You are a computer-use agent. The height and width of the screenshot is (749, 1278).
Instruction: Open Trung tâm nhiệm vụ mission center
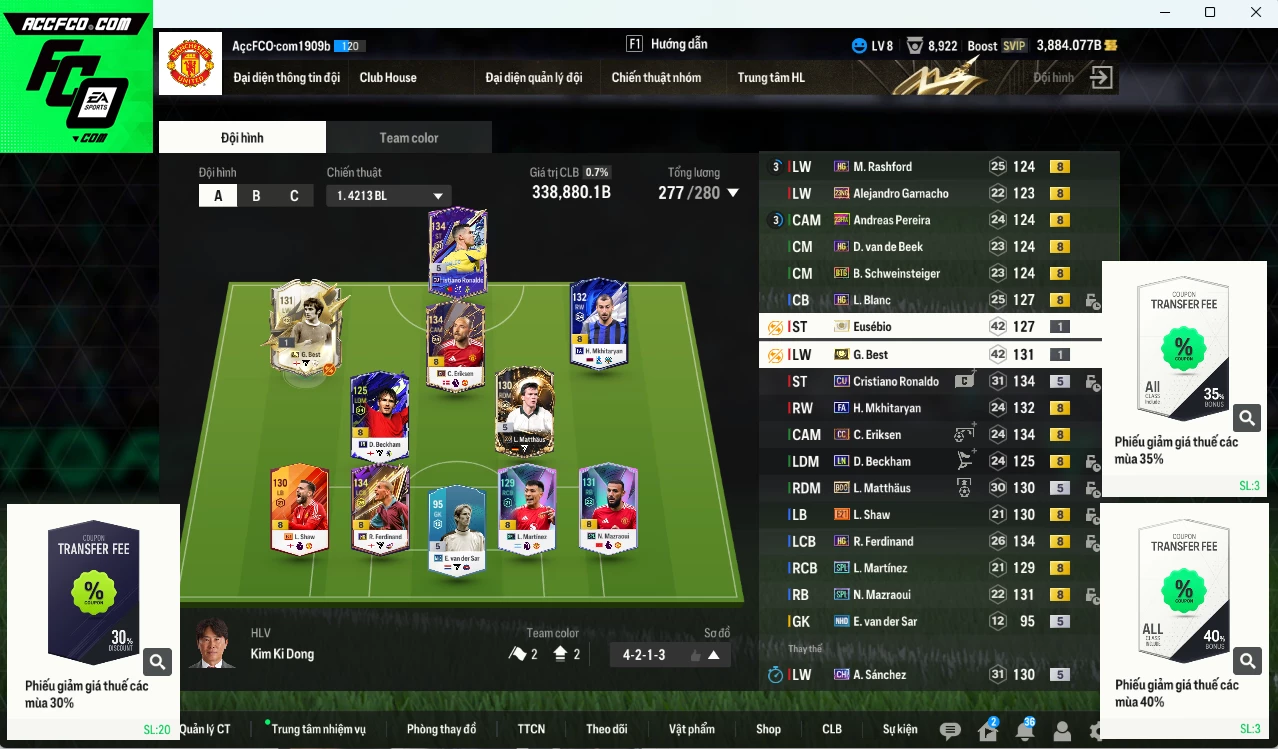coord(318,729)
